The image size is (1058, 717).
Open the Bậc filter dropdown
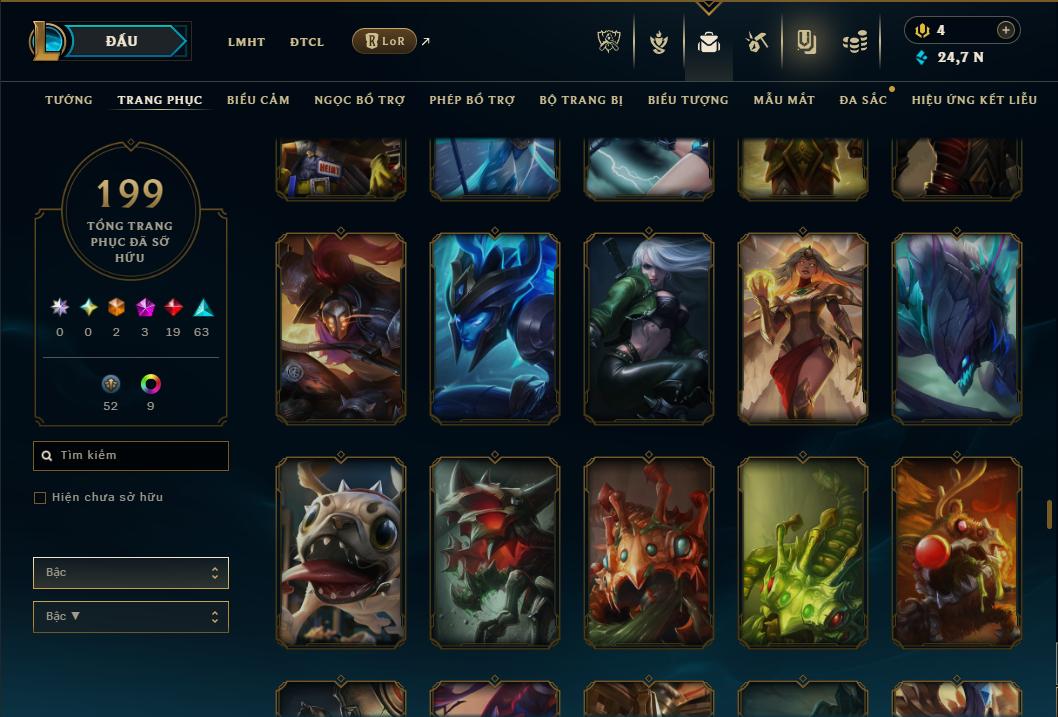click(x=131, y=573)
